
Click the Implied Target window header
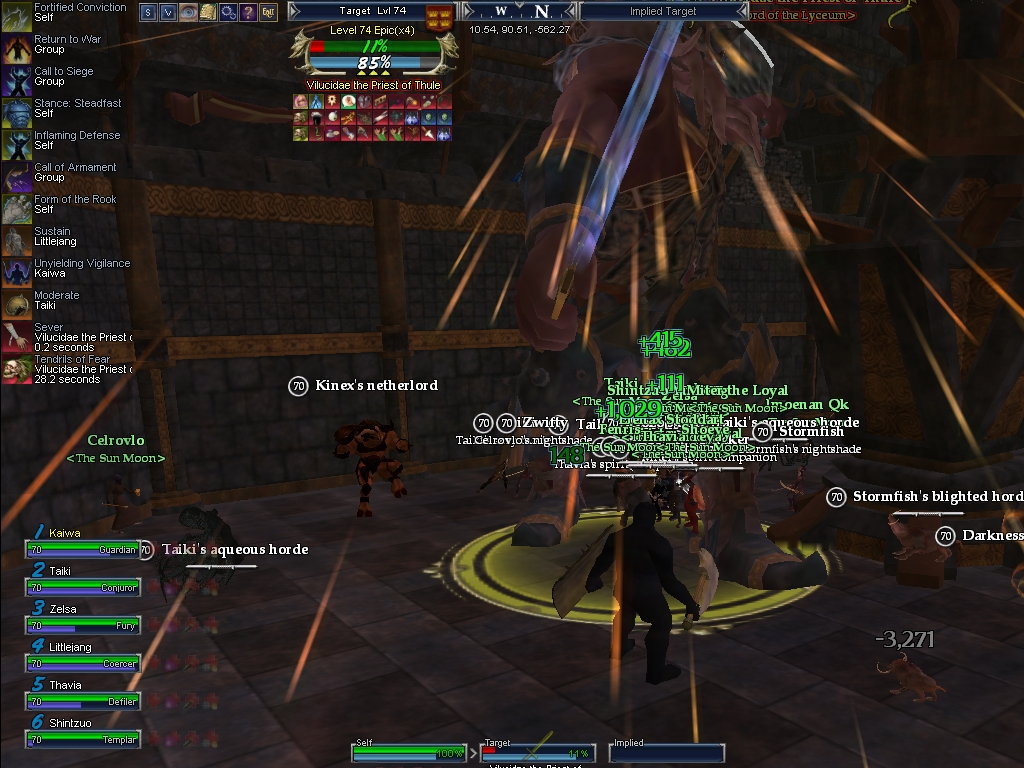663,12
